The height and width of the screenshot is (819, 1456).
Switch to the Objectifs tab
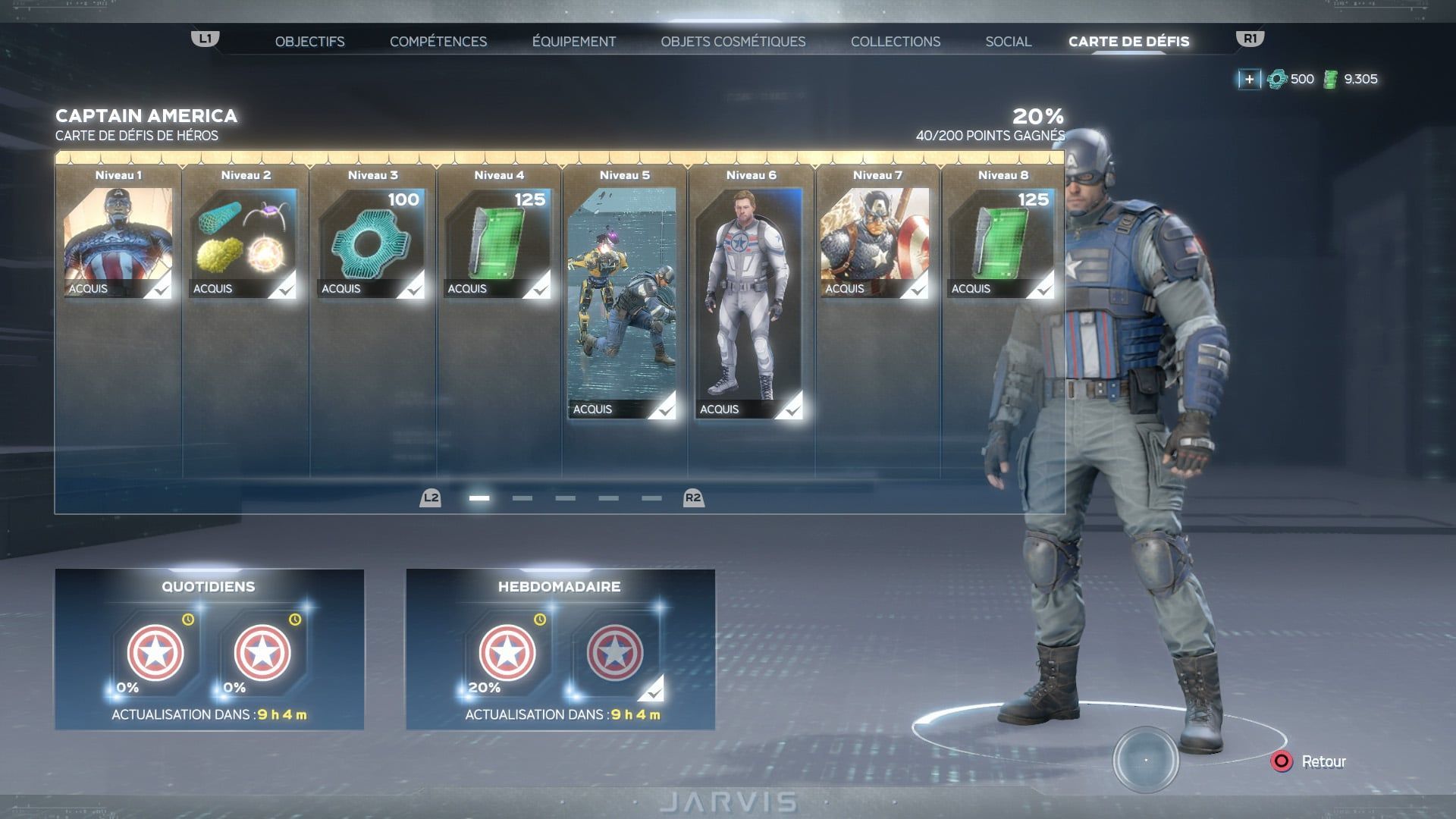pyautogui.click(x=309, y=42)
